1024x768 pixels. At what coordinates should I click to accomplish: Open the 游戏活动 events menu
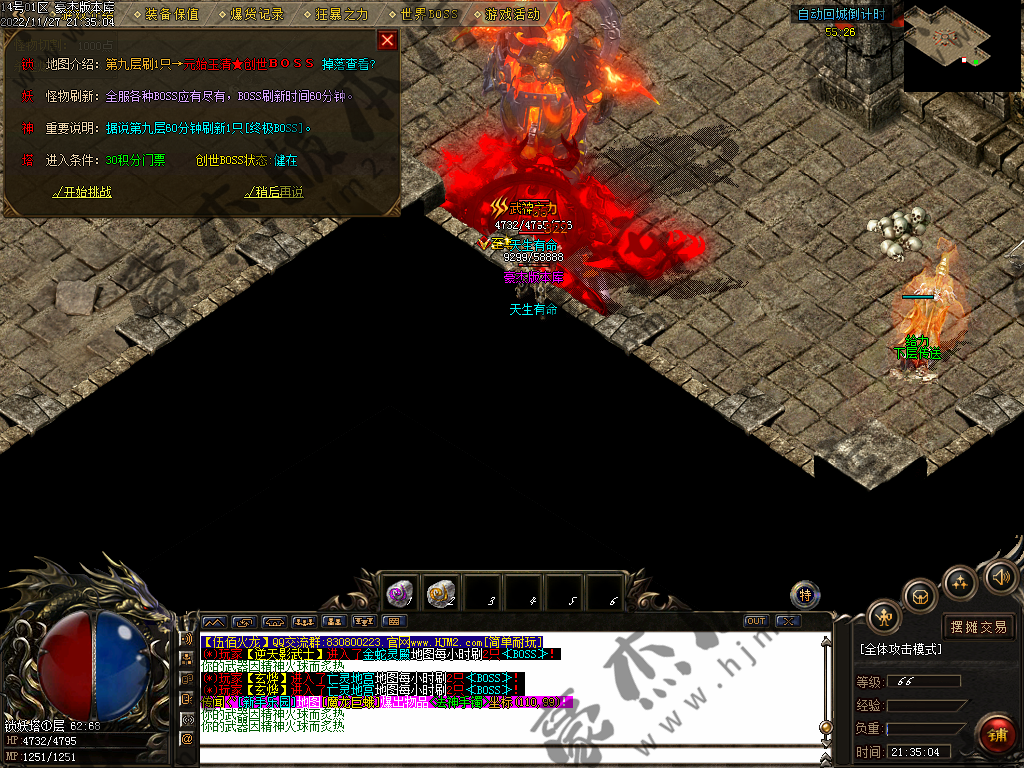pos(507,14)
